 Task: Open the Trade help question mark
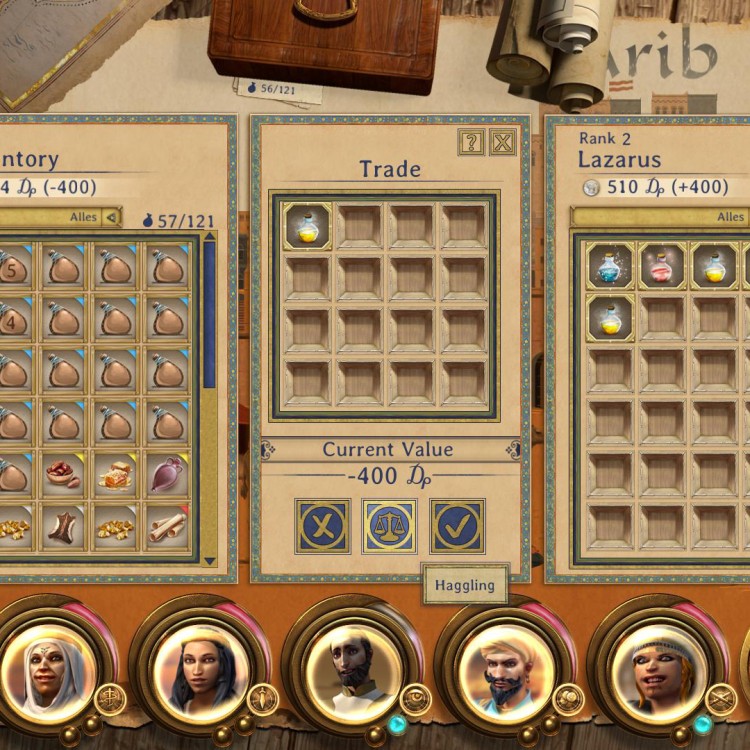click(x=471, y=143)
